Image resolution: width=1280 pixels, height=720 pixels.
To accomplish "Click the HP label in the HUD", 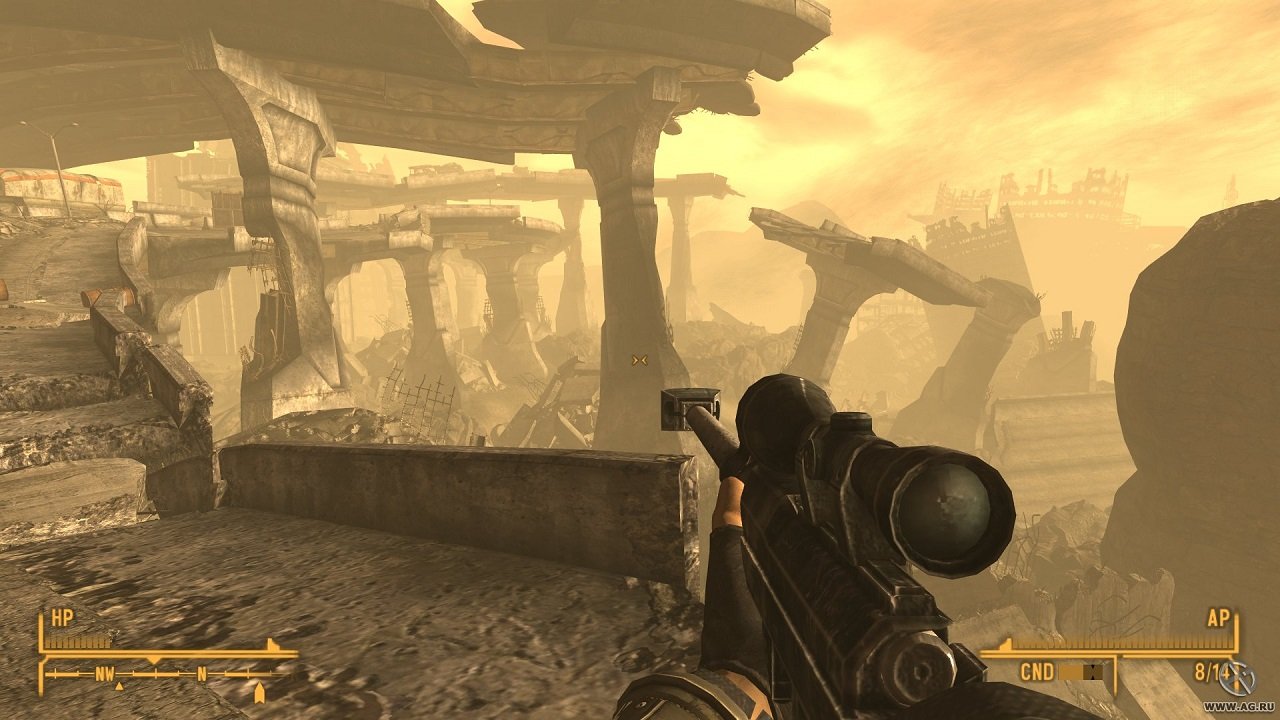I will click(62, 616).
